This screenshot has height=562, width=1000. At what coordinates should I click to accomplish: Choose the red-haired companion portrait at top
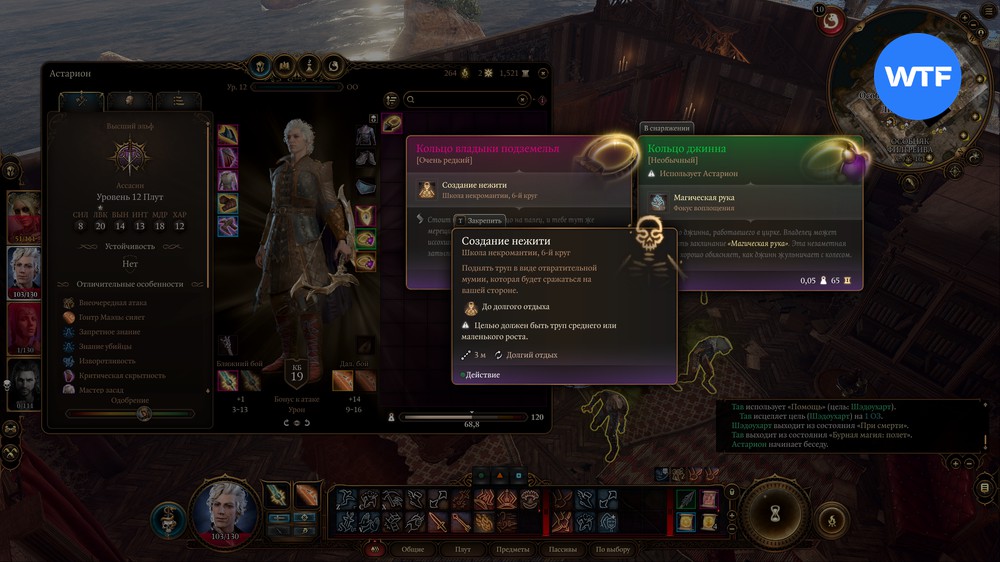click(24, 213)
